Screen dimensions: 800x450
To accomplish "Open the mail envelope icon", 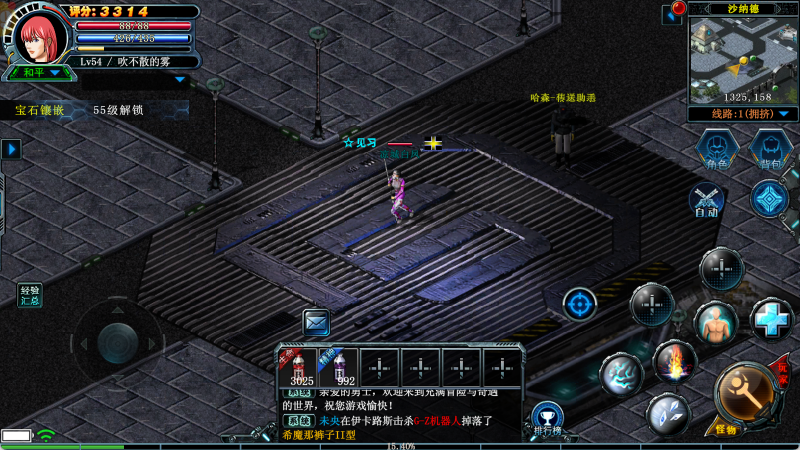I will pos(317,323).
